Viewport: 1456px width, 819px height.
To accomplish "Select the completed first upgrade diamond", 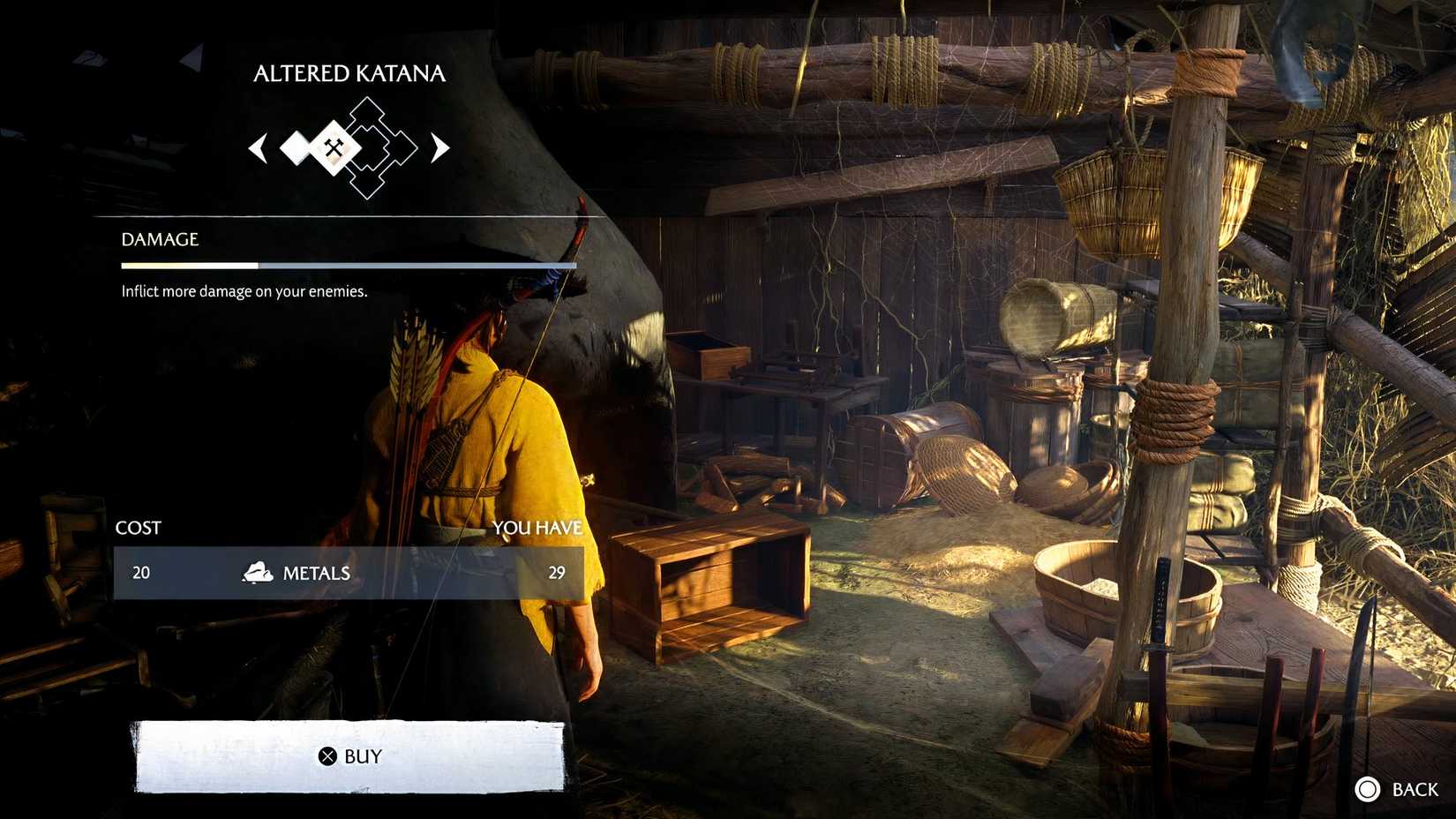I will pos(296,148).
